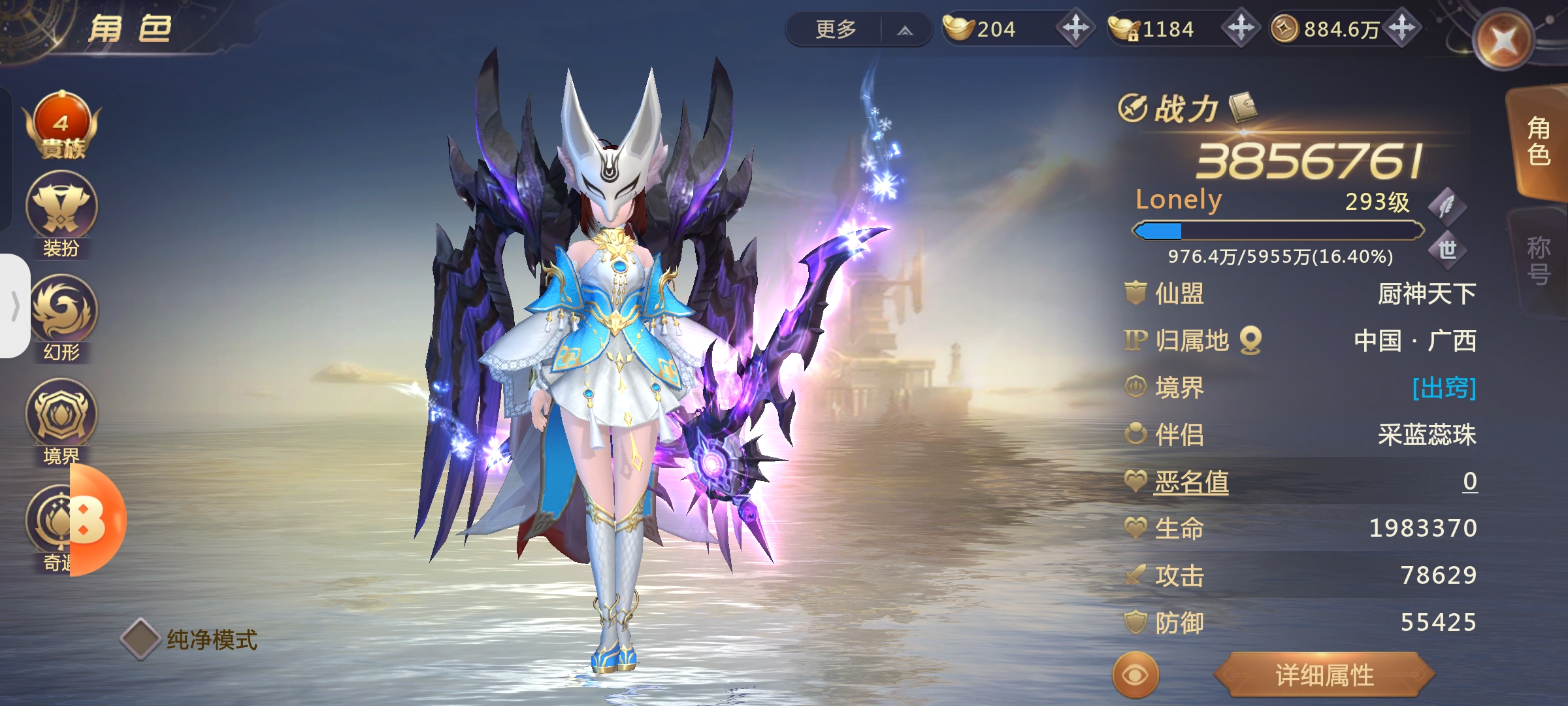Open 详细属性 detailed attributes

pyautogui.click(x=1324, y=675)
